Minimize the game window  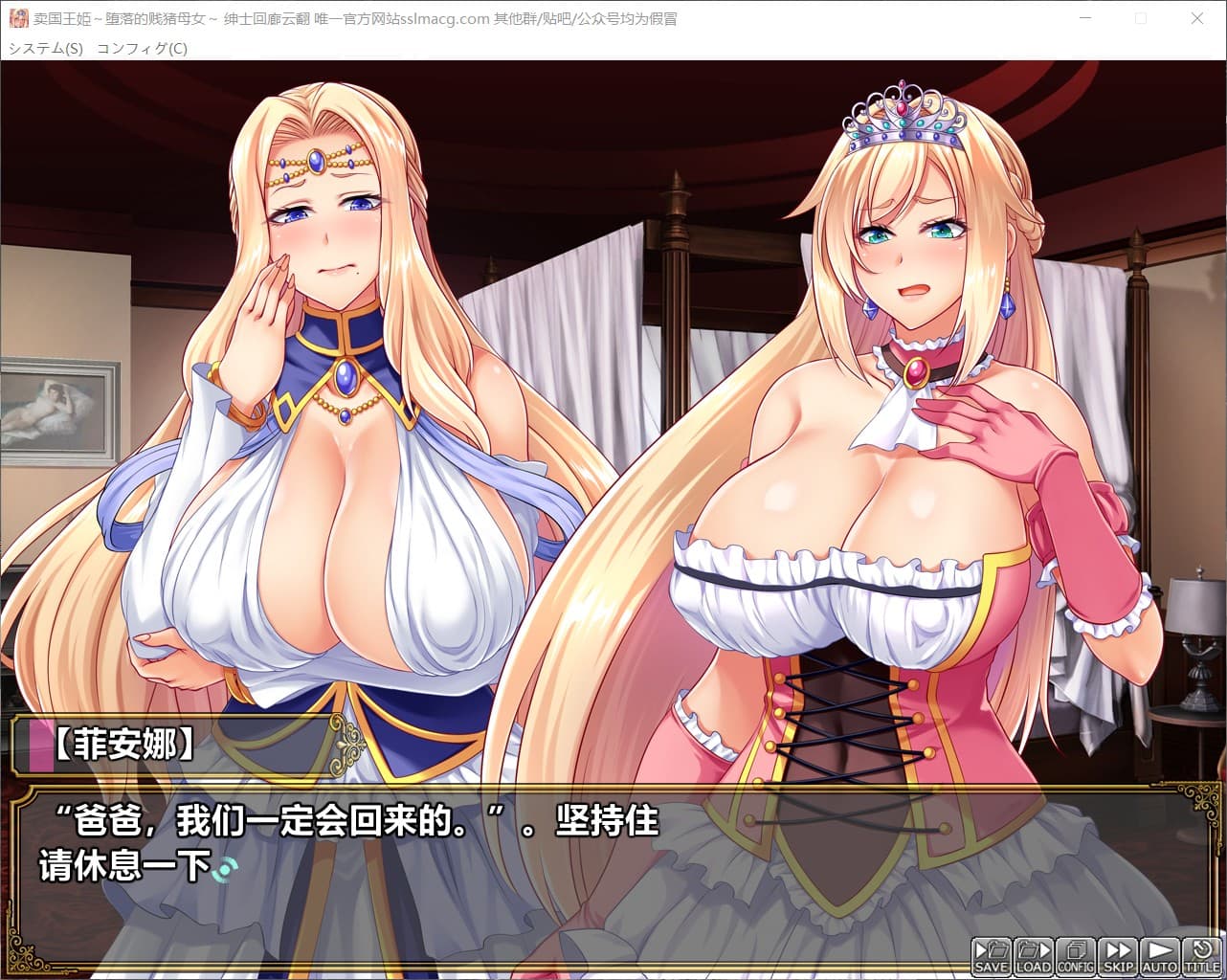tap(1085, 18)
